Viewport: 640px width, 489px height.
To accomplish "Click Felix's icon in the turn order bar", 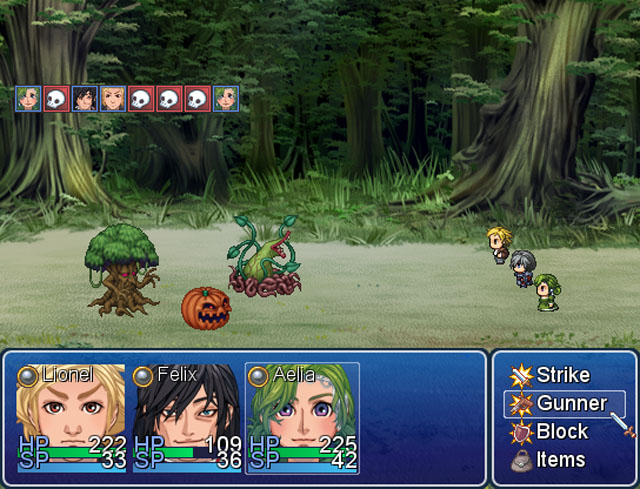I will click(x=84, y=98).
